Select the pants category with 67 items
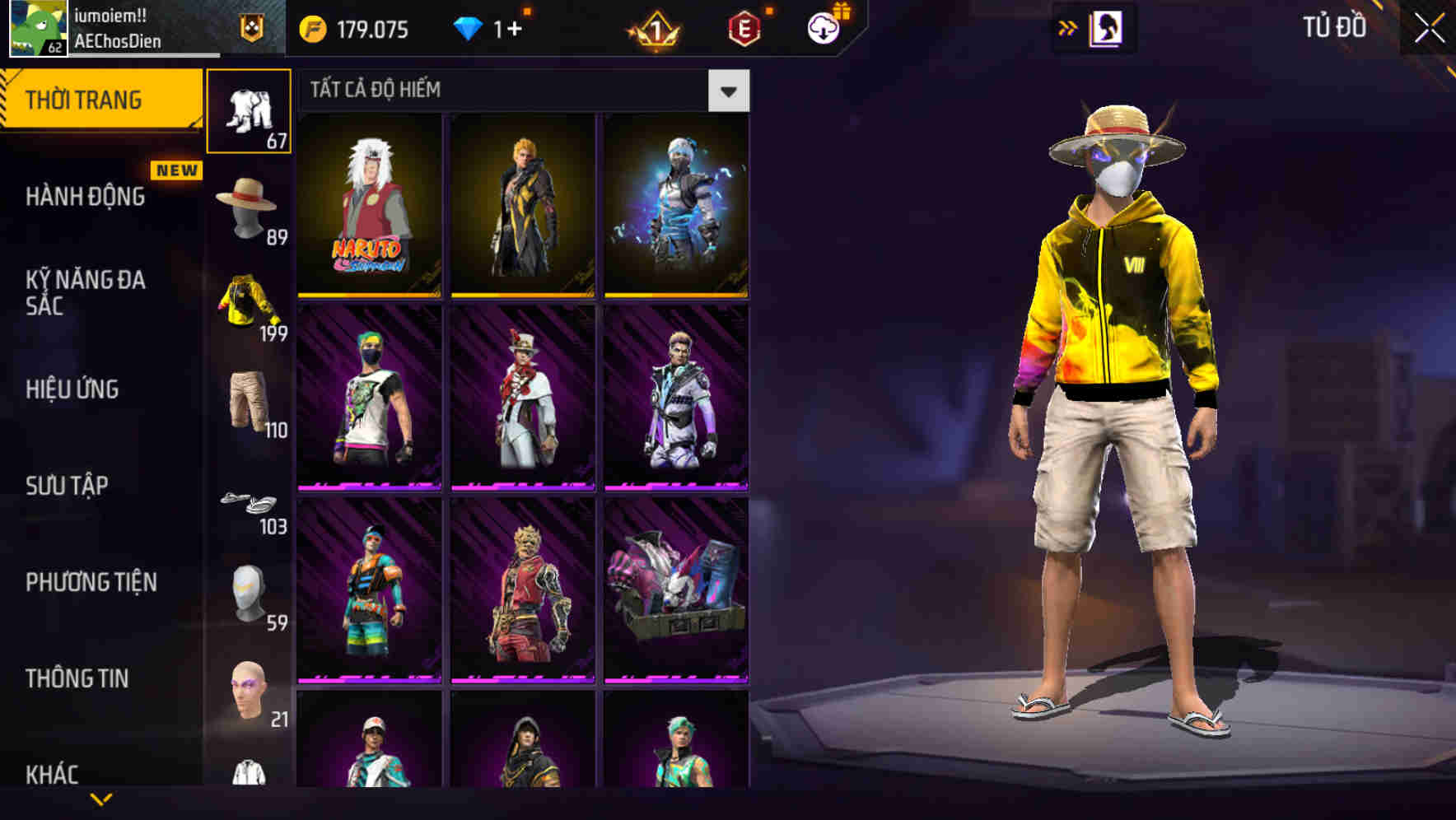The width and height of the screenshot is (1456, 820). 248,111
